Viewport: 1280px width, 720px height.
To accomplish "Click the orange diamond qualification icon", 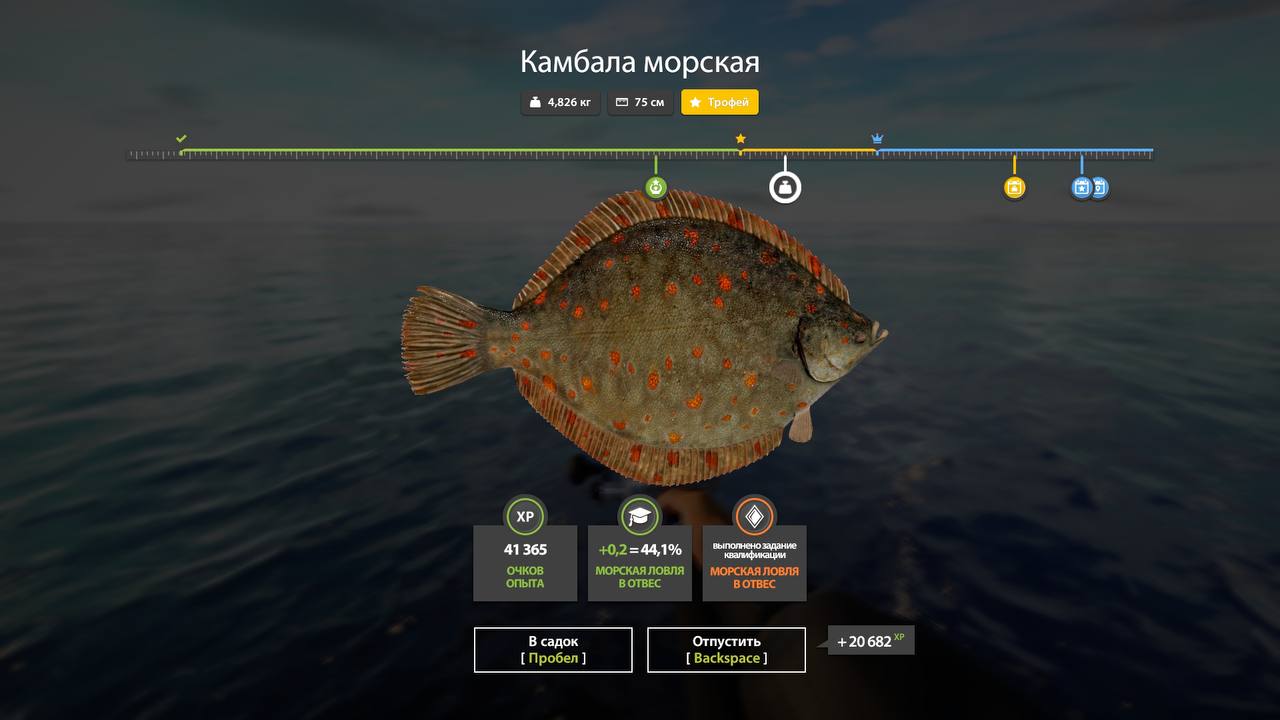I will click(x=754, y=517).
